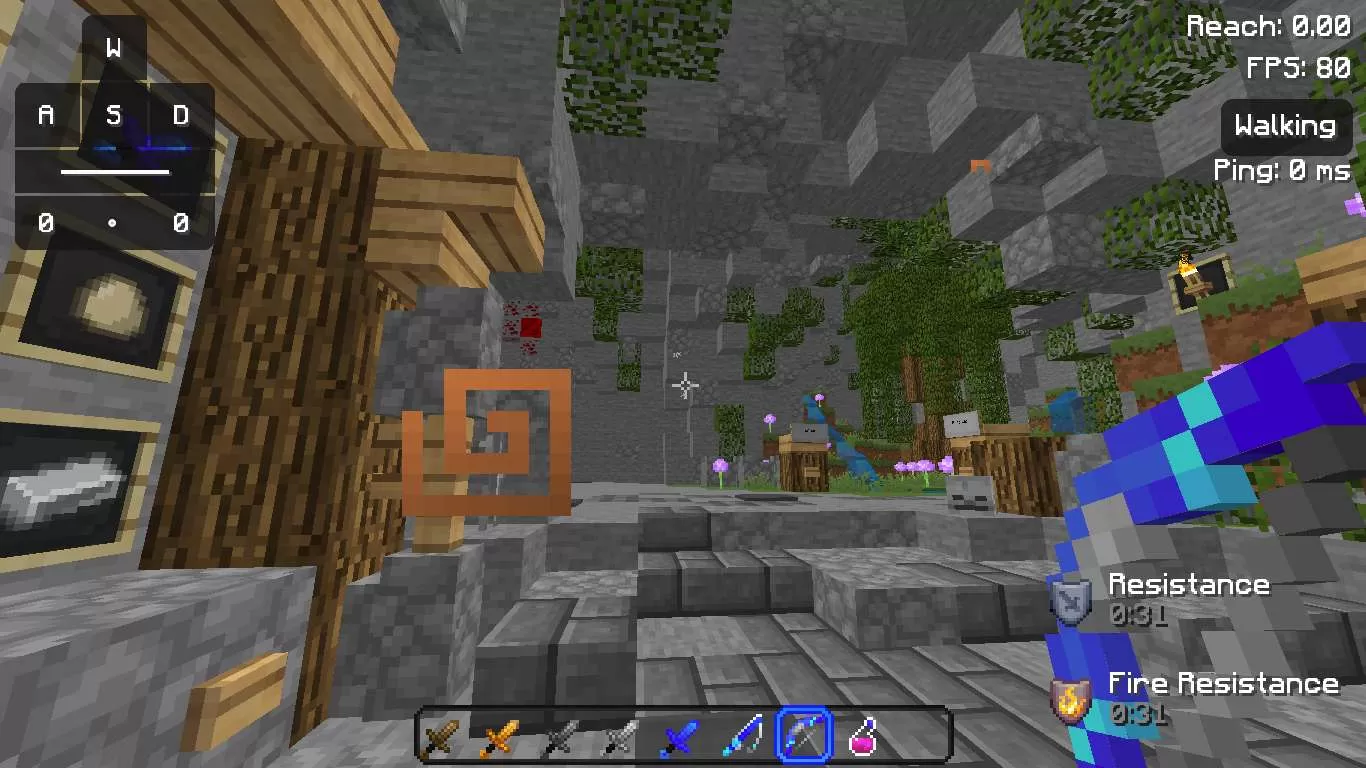Screen dimensions: 1366x768
Task: Click the Fire Resistance effect icon
Action: [1069, 697]
